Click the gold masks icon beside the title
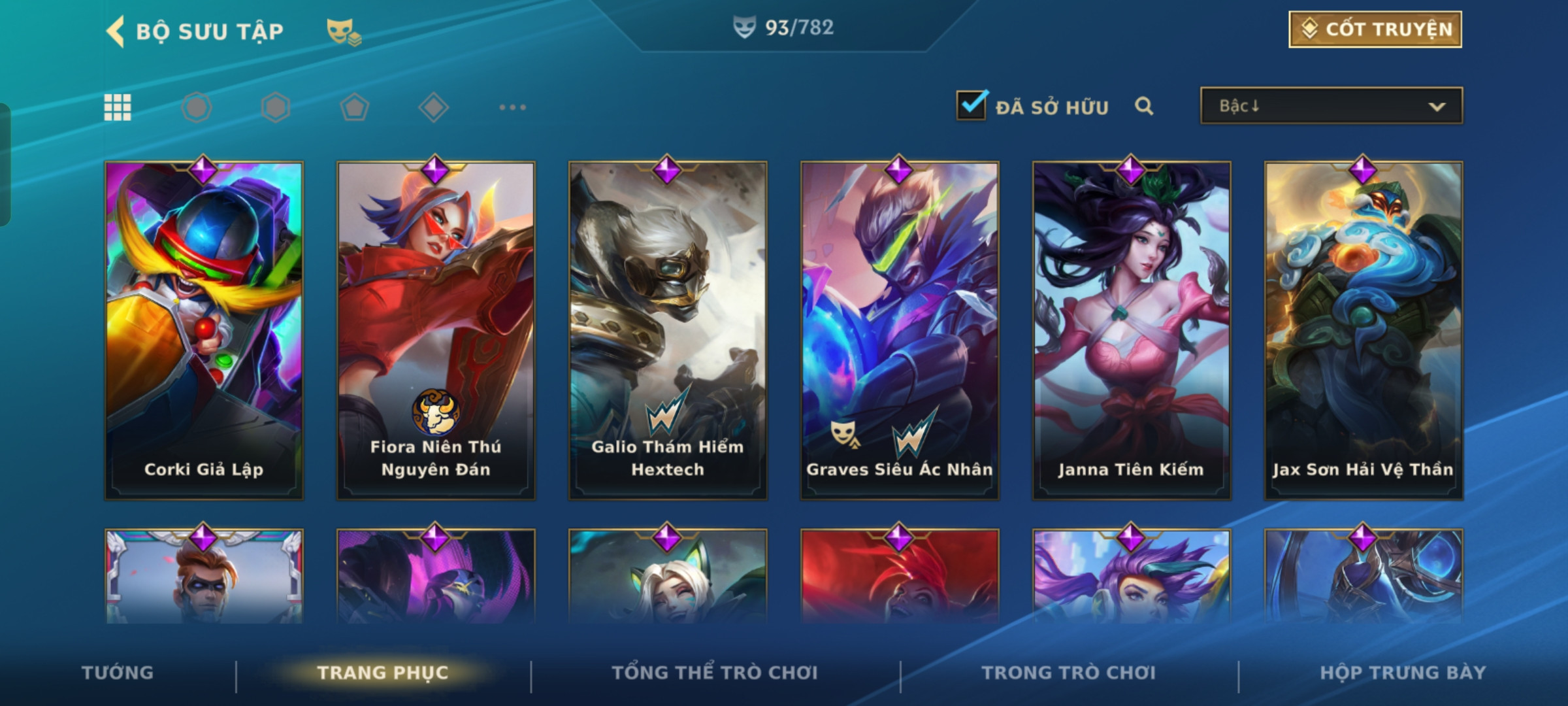Viewport: 1568px width, 706px height. tap(344, 31)
